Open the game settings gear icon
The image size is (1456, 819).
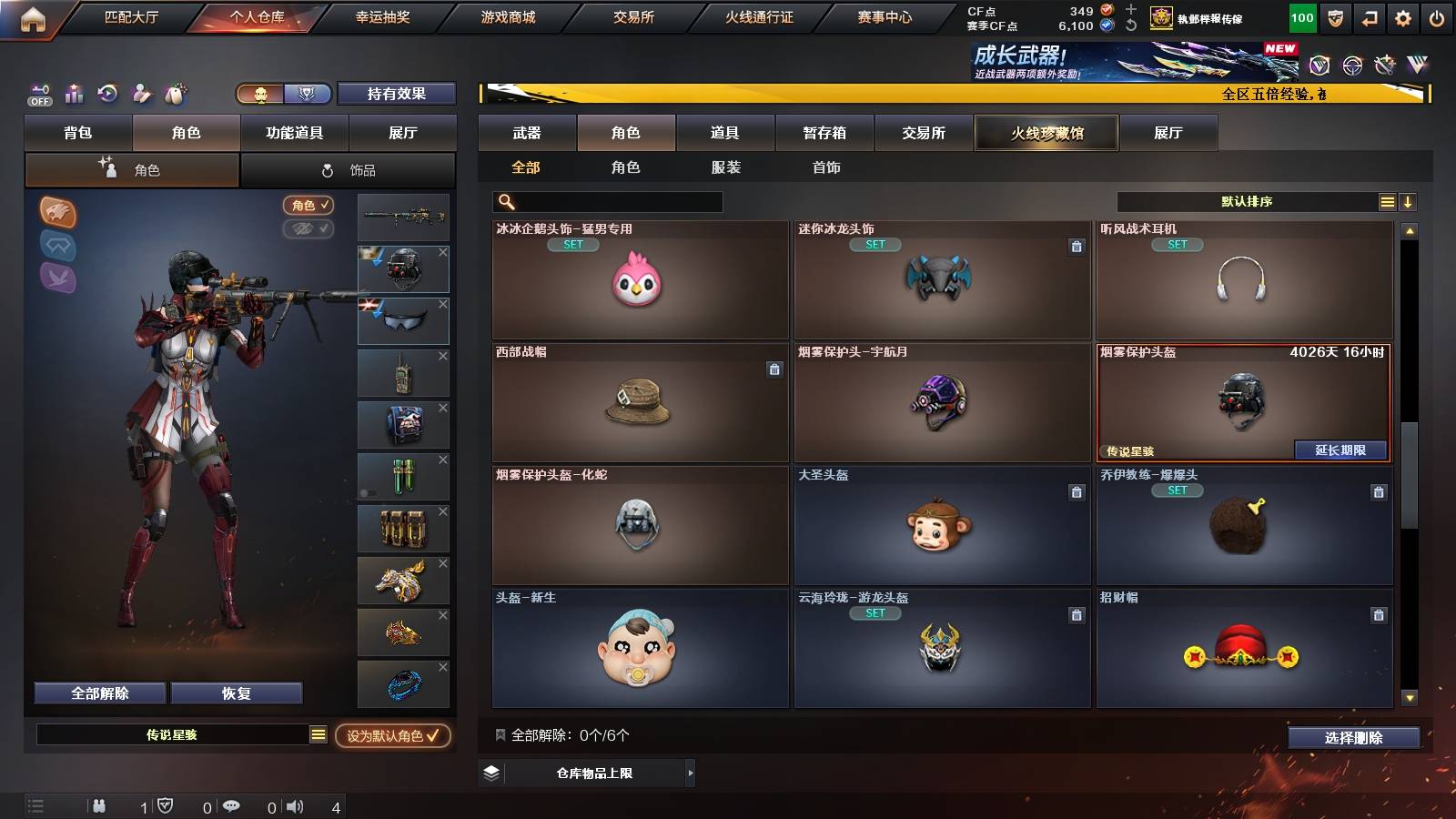click(x=1402, y=17)
